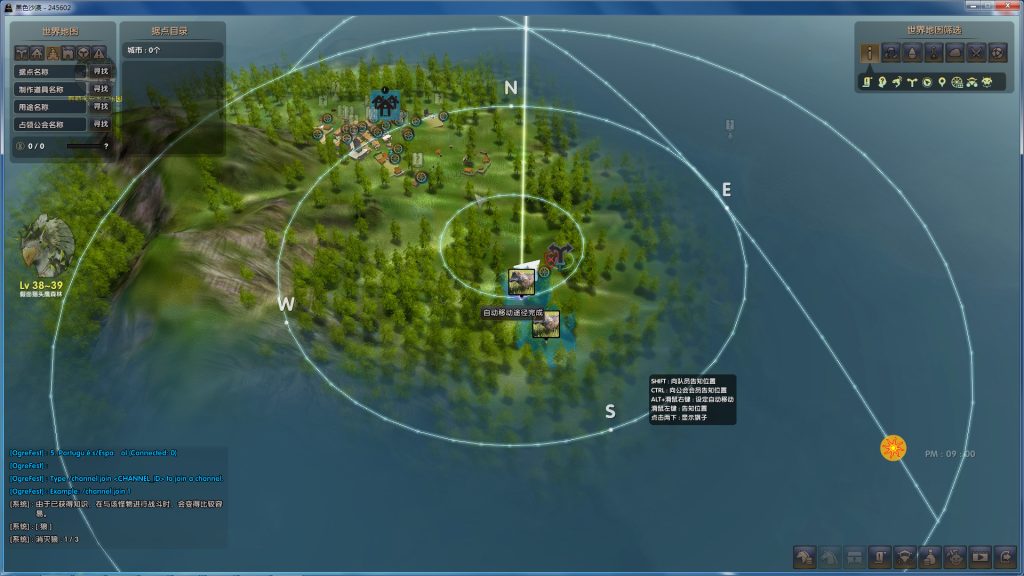
Task: Search occupying guild name 占领公会名称
Action: click(x=100, y=124)
